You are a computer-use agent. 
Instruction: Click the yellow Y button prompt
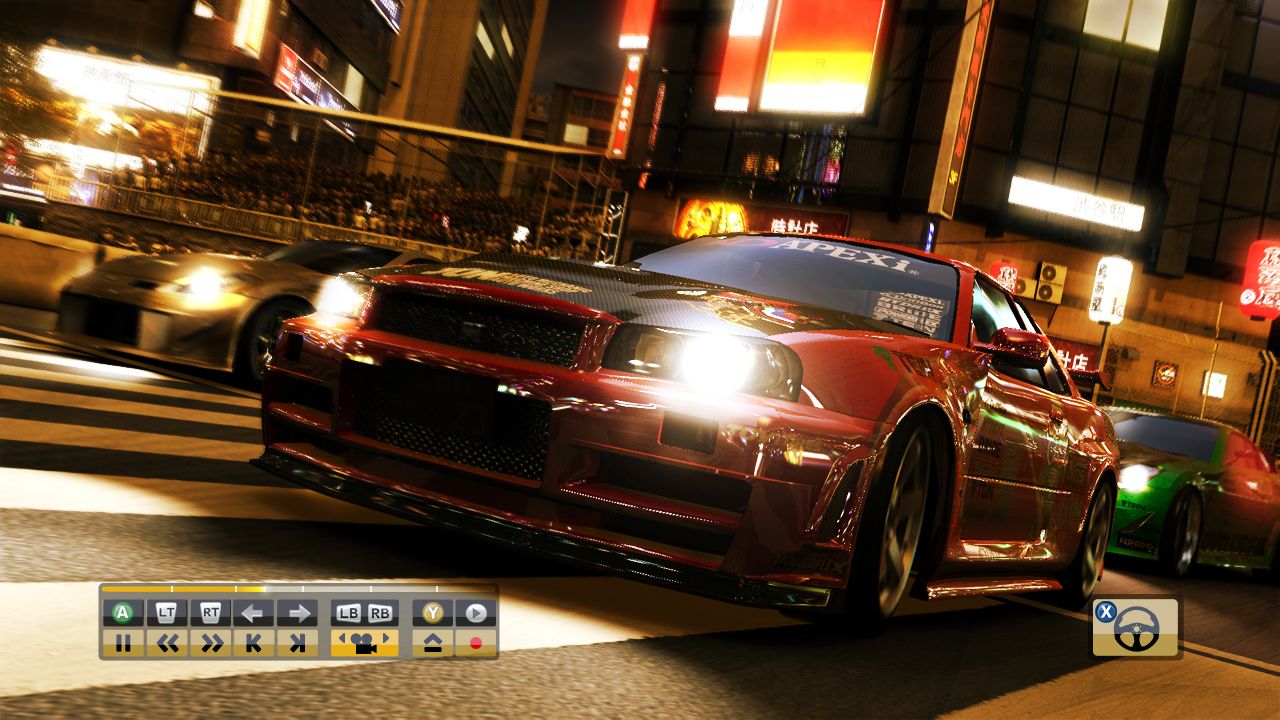[433, 613]
